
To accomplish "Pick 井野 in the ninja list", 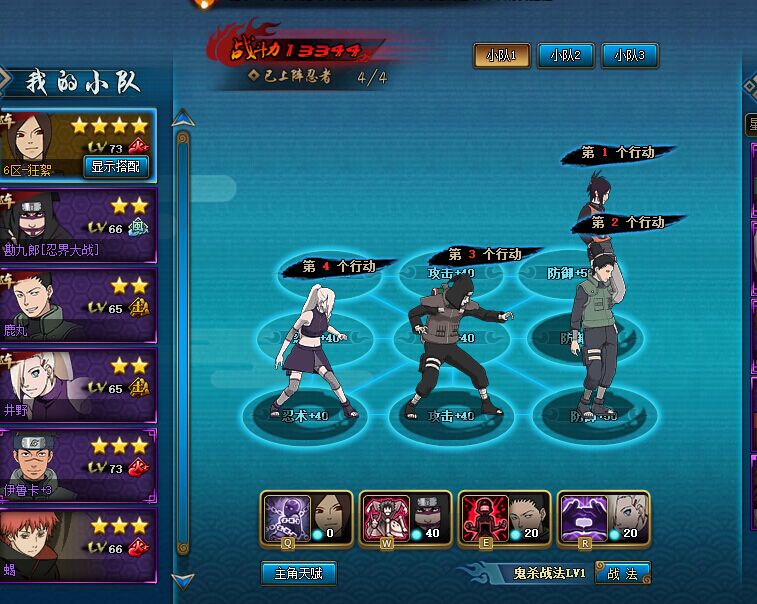I will (x=78, y=386).
